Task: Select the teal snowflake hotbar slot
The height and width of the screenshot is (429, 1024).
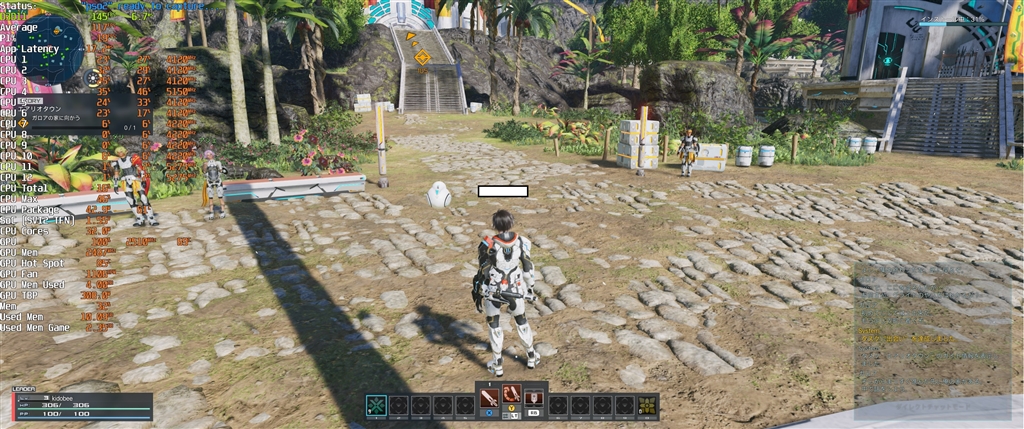Action: pos(376,405)
